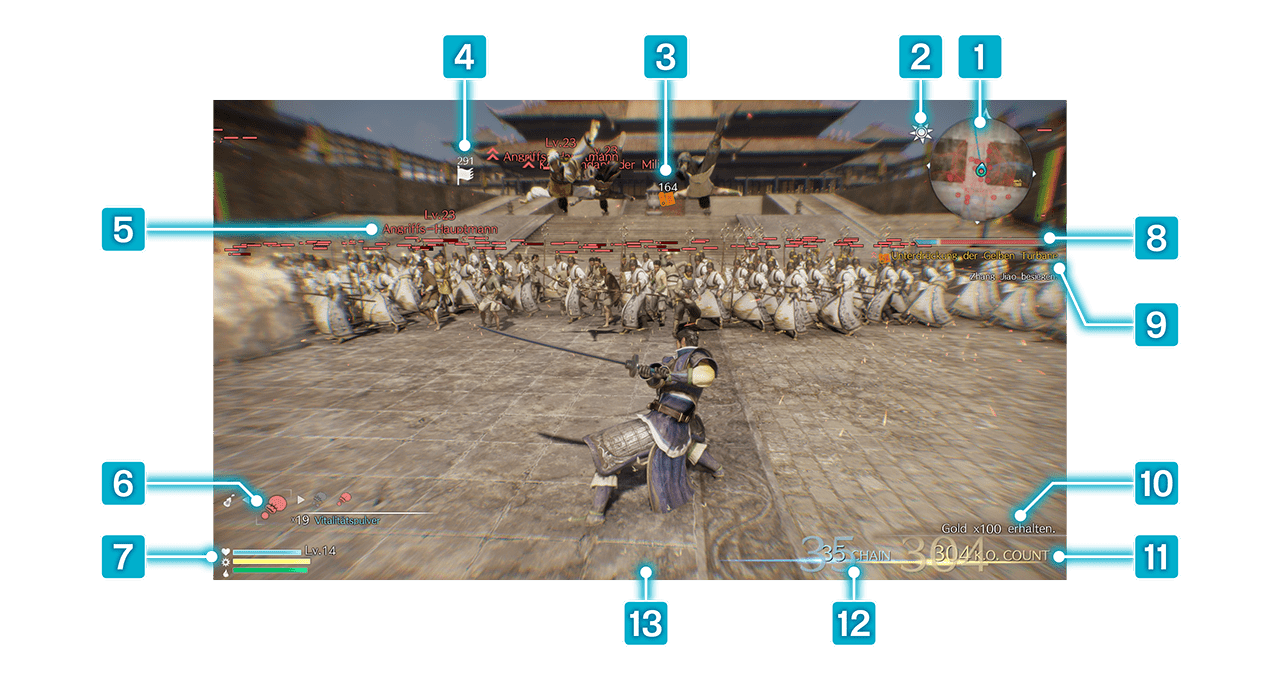Select the small red item at the bar's end

click(x=344, y=497)
